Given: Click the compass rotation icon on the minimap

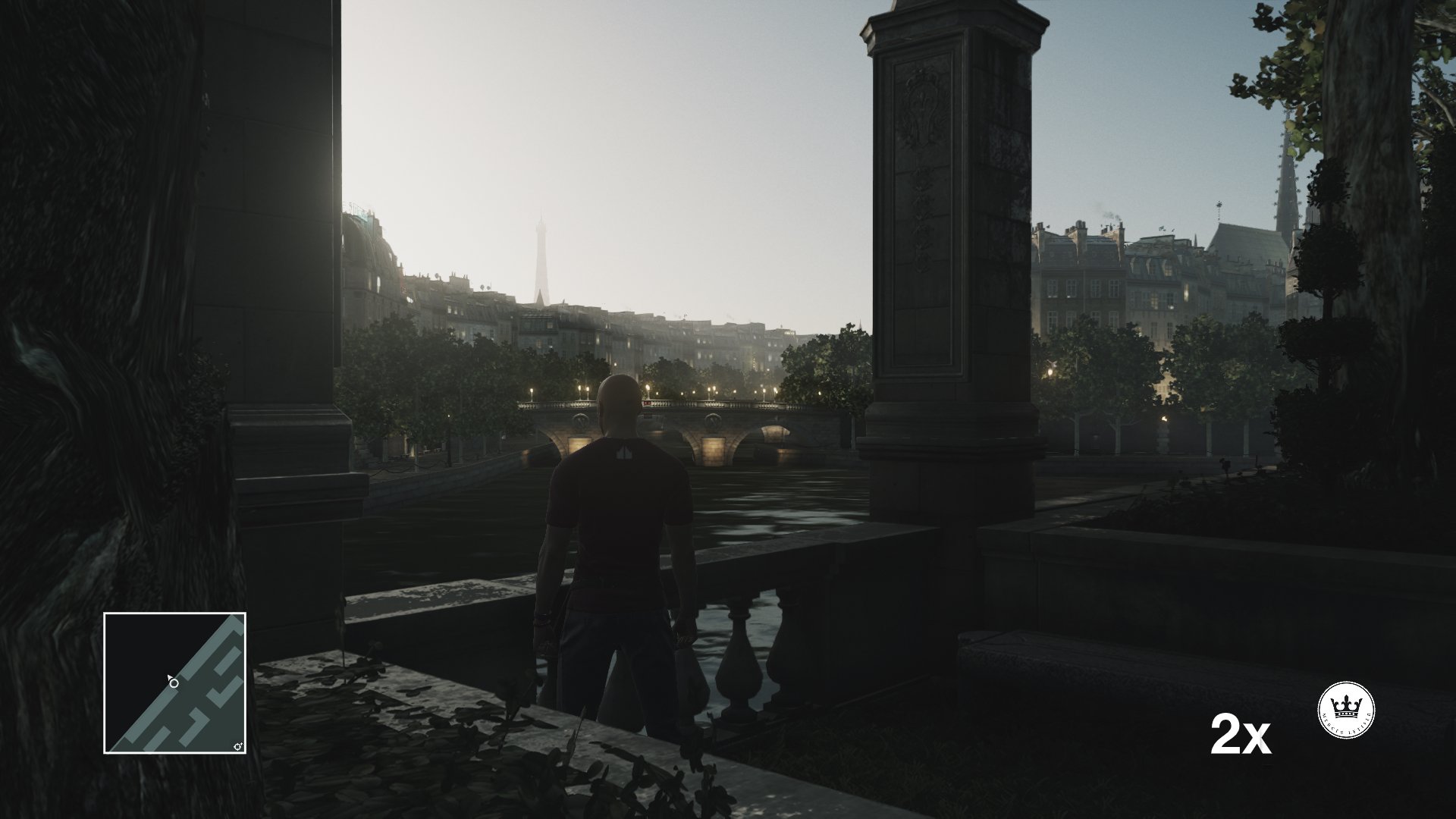Looking at the screenshot, I should (237, 746).
